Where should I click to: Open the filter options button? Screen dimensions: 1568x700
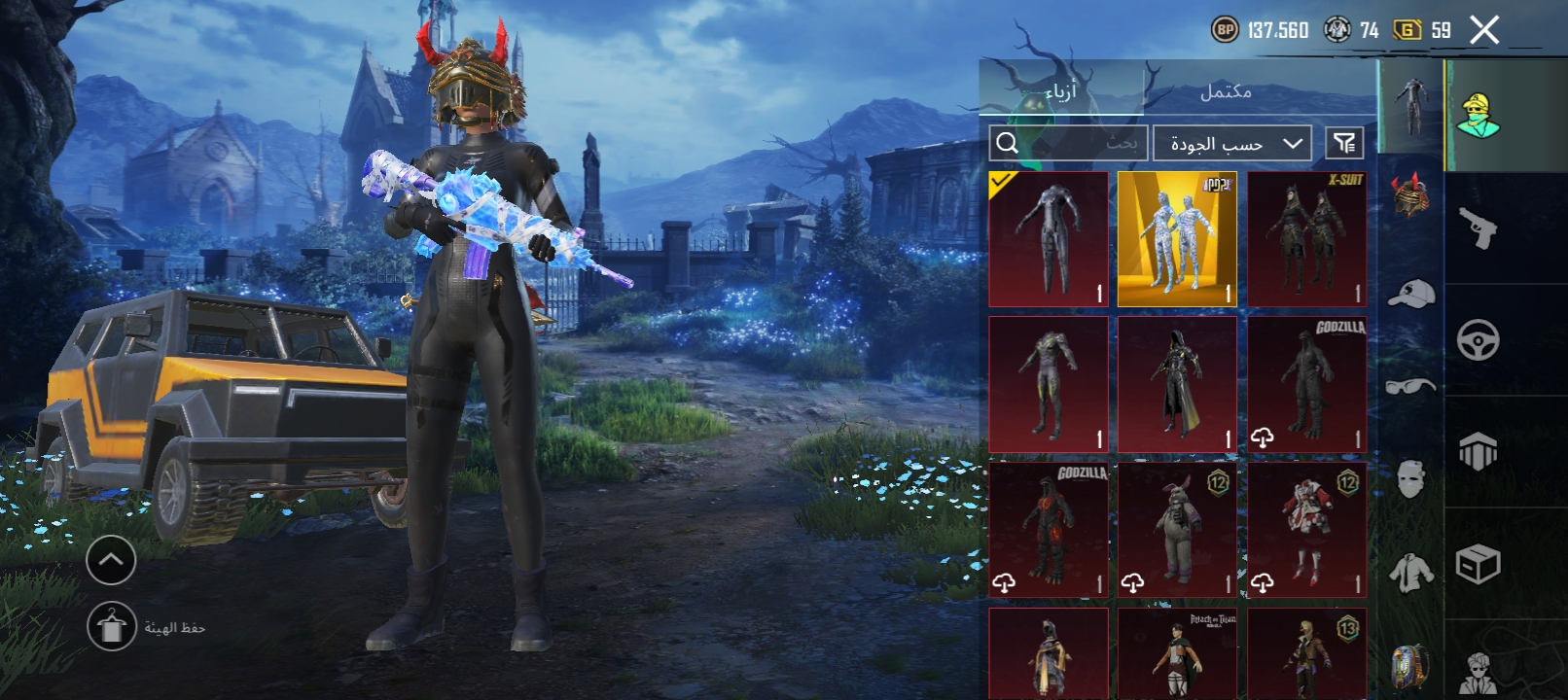[1344, 144]
